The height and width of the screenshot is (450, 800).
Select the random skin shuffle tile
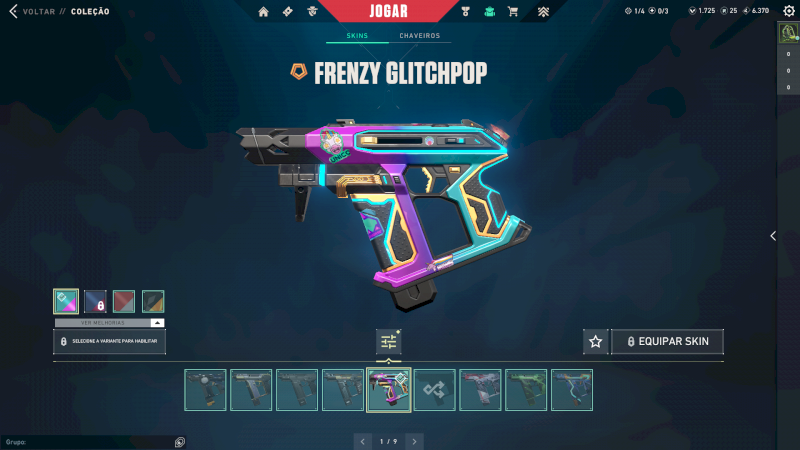pos(435,390)
